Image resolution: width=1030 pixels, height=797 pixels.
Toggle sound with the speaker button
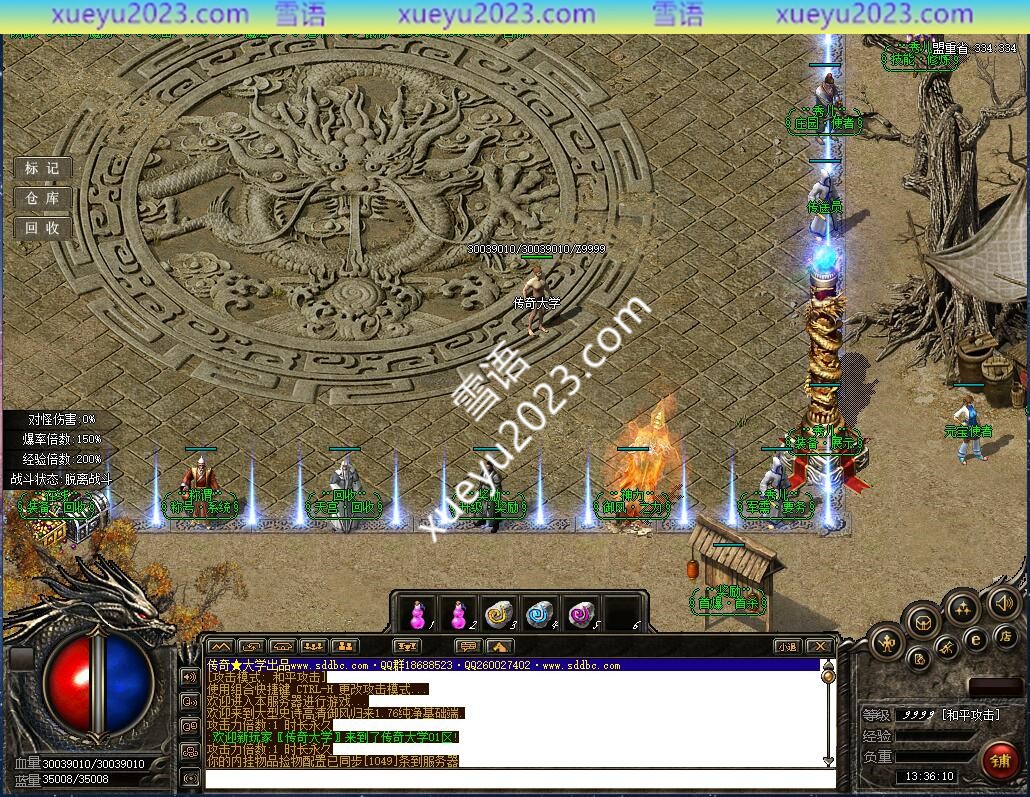point(1003,602)
